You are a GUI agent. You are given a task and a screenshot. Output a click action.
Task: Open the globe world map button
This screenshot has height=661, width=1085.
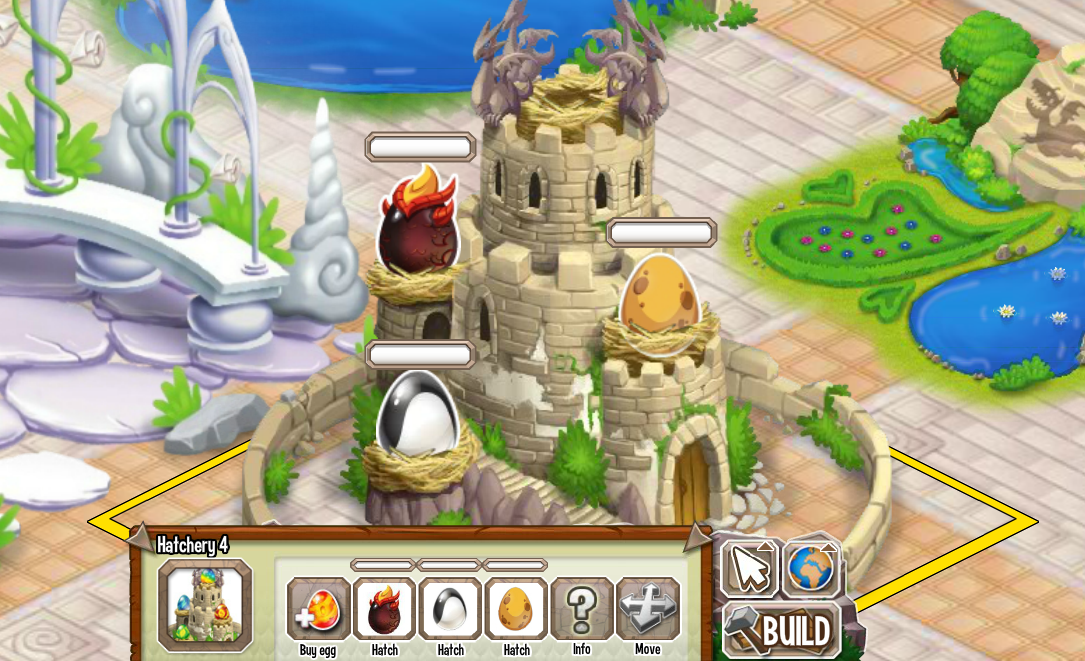click(811, 568)
